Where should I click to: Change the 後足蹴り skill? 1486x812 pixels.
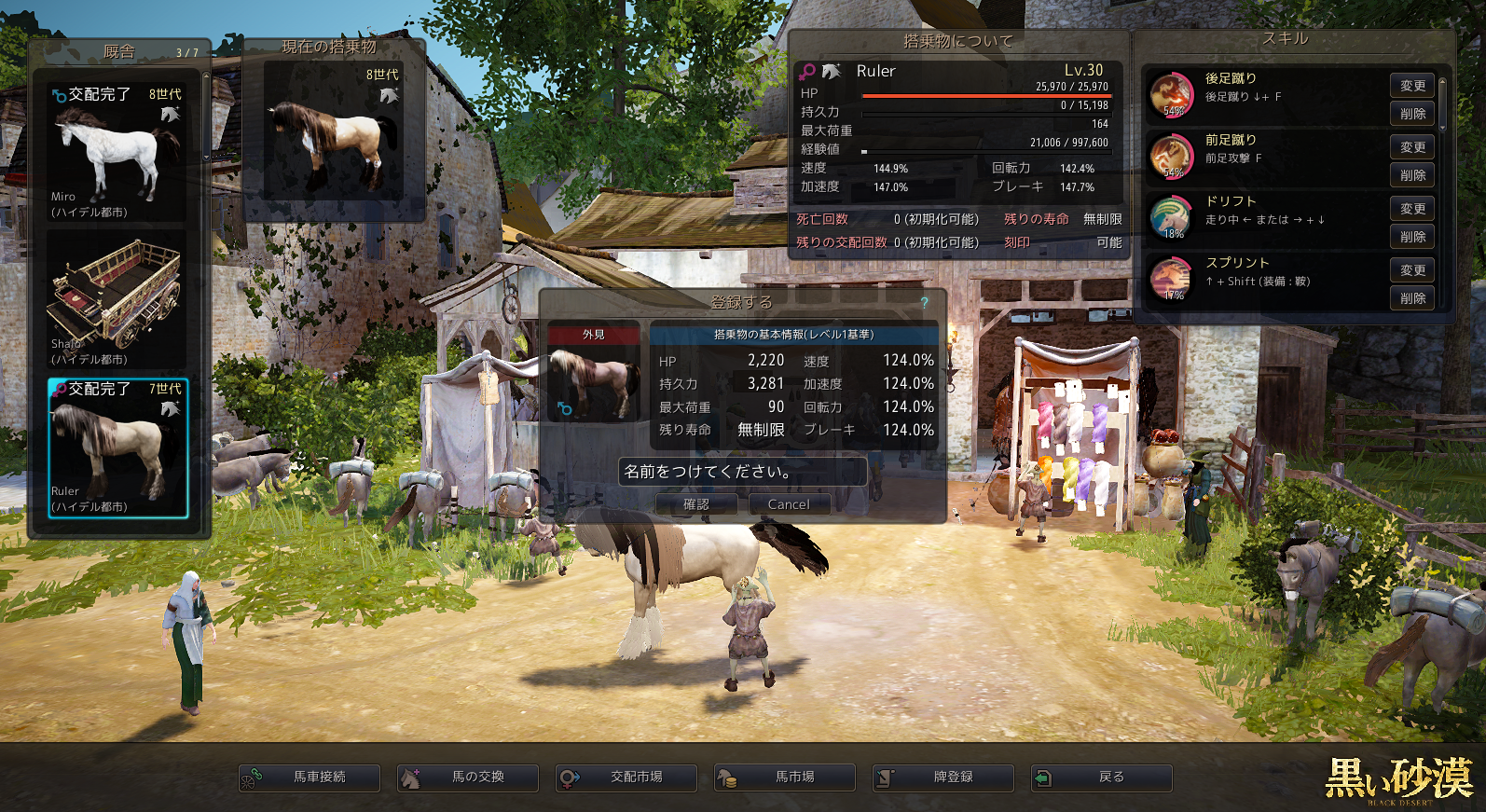click(1412, 86)
